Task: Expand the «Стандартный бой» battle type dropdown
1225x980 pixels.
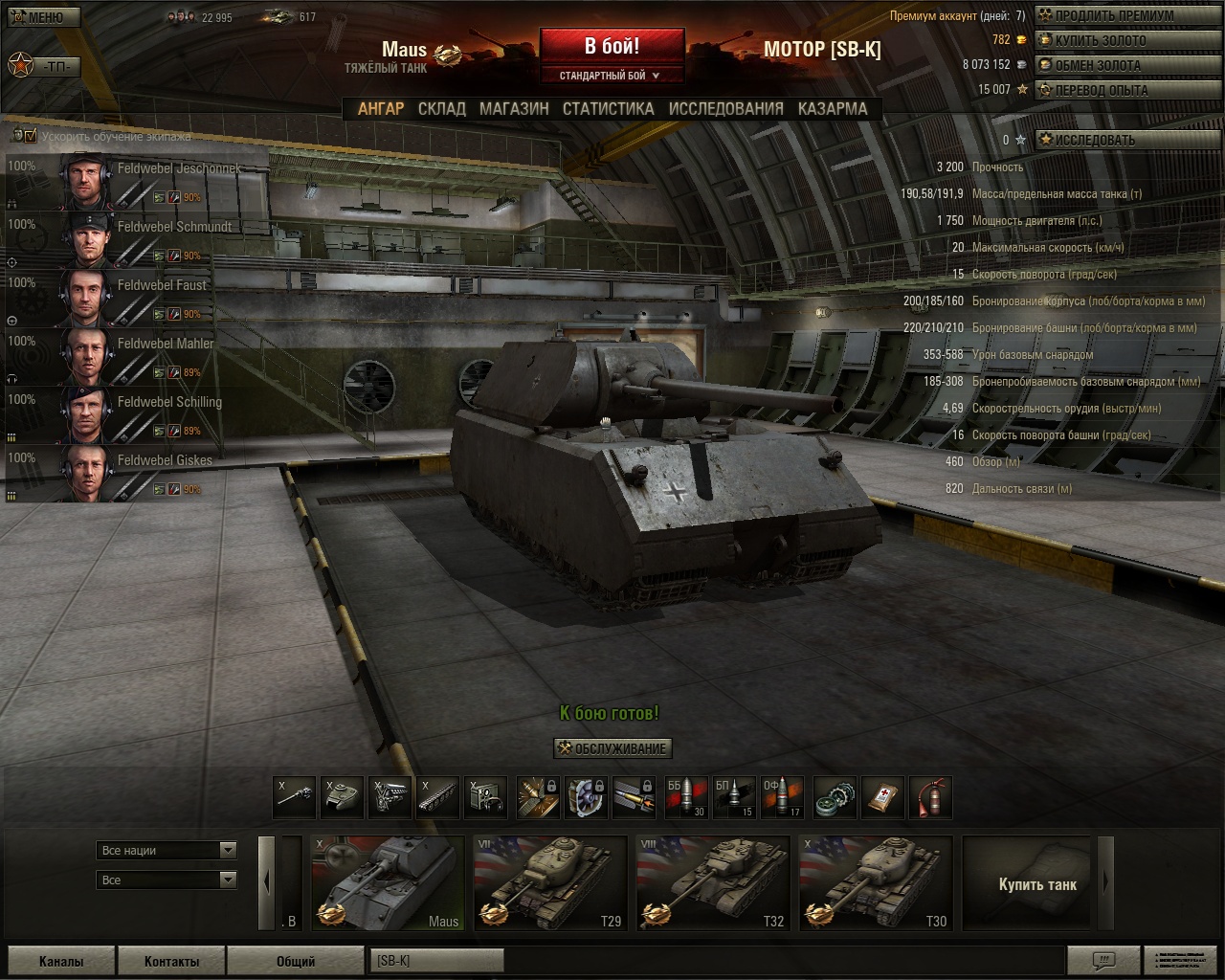Action: pyautogui.click(x=611, y=76)
